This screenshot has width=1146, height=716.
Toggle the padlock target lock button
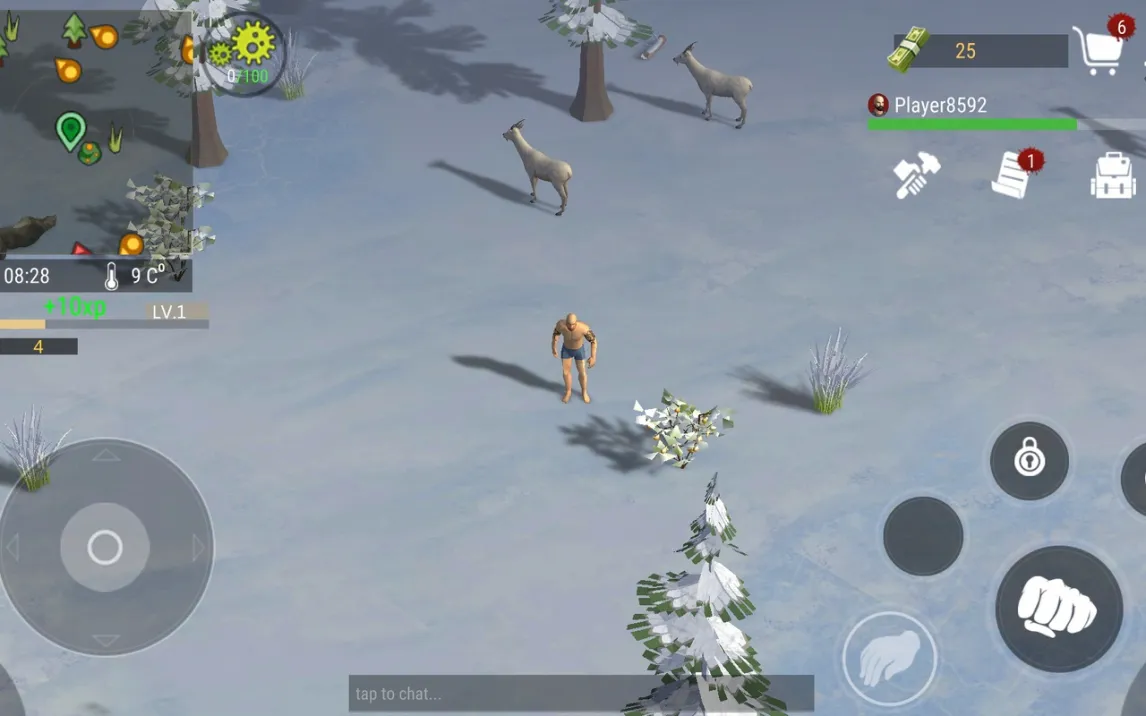click(x=1029, y=460)
